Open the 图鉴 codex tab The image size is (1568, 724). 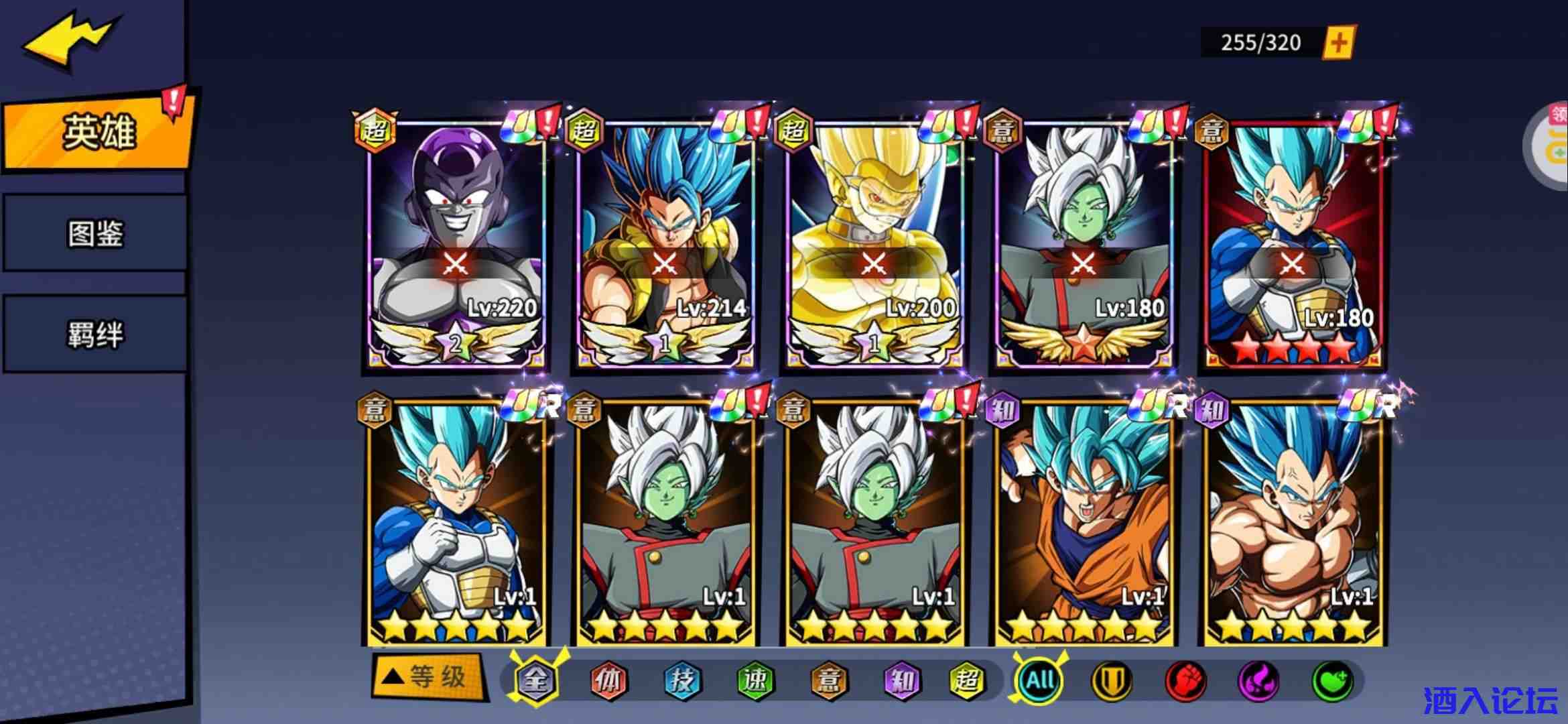coord(95,234)
